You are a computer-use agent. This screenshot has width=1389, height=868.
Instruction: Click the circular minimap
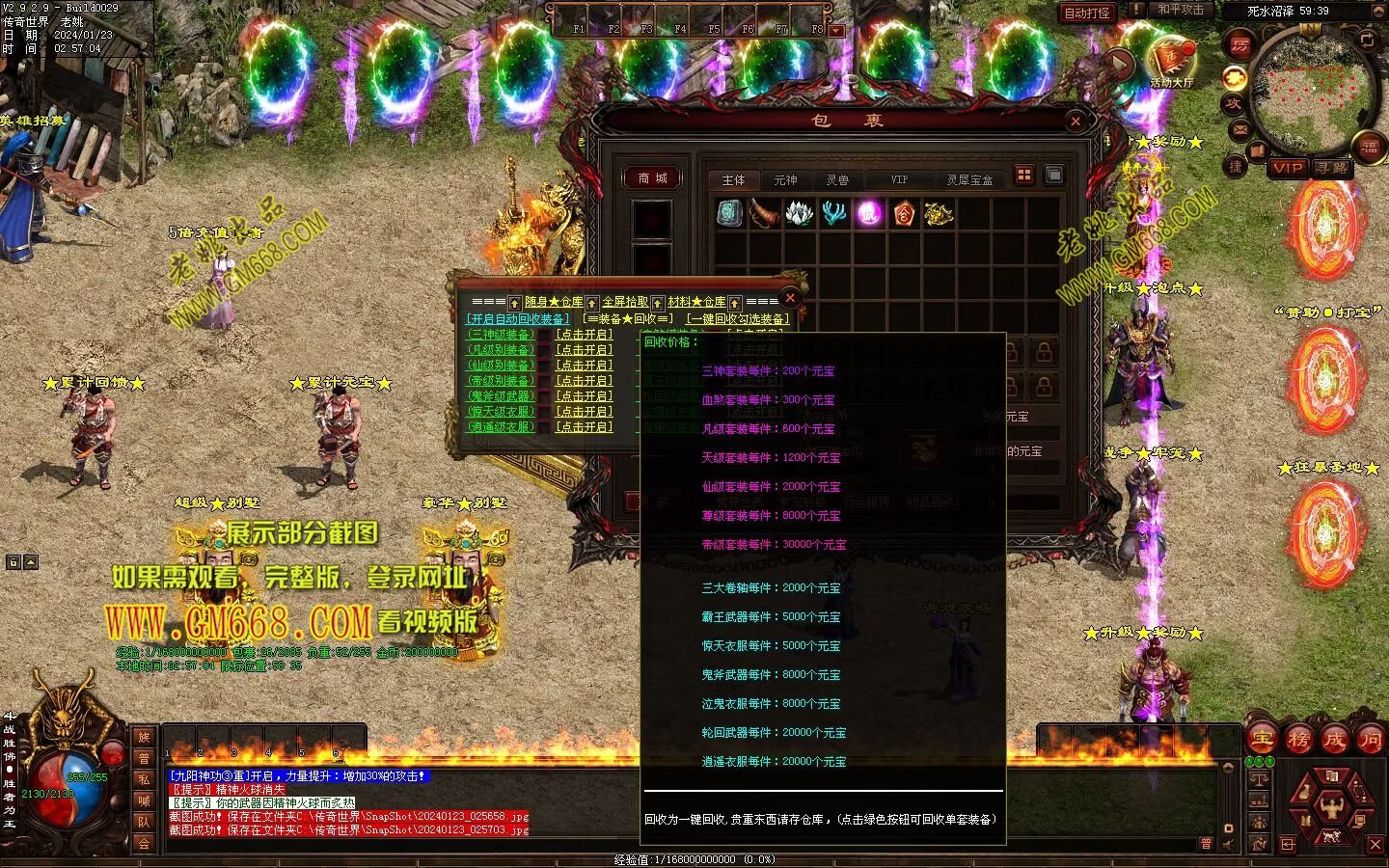pos(1310,94)
